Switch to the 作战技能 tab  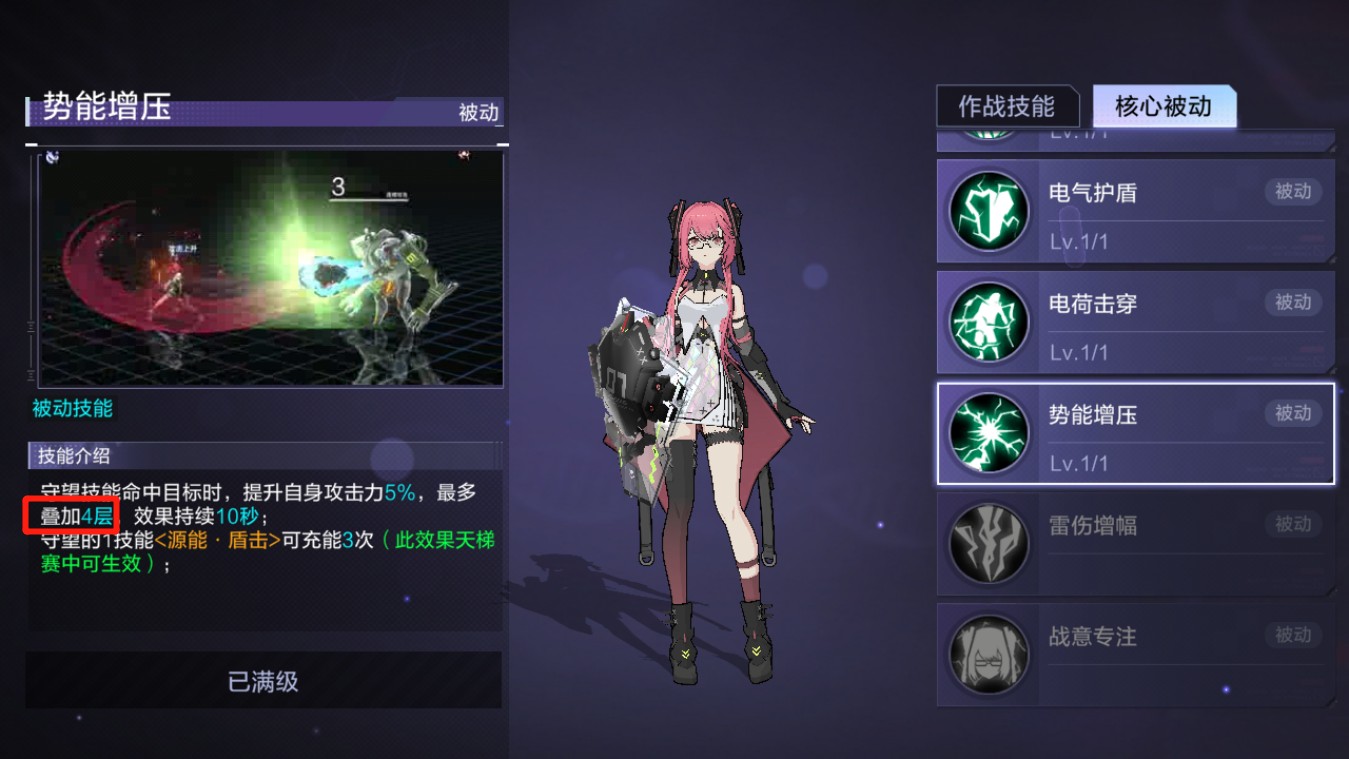coord(1007,107)
